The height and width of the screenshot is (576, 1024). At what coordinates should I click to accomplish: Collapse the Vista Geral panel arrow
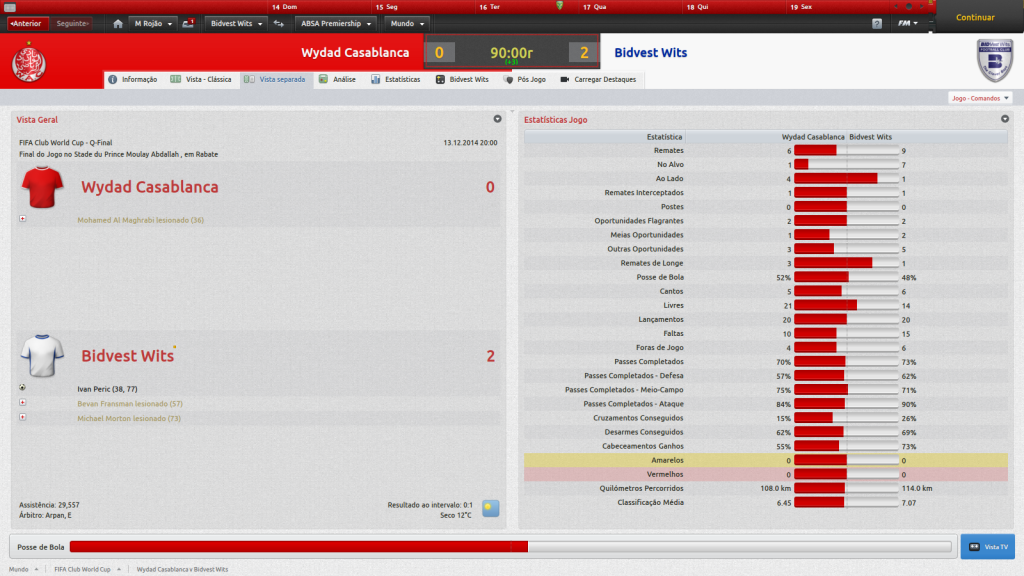pyautogui.click(x=497, y=119)
